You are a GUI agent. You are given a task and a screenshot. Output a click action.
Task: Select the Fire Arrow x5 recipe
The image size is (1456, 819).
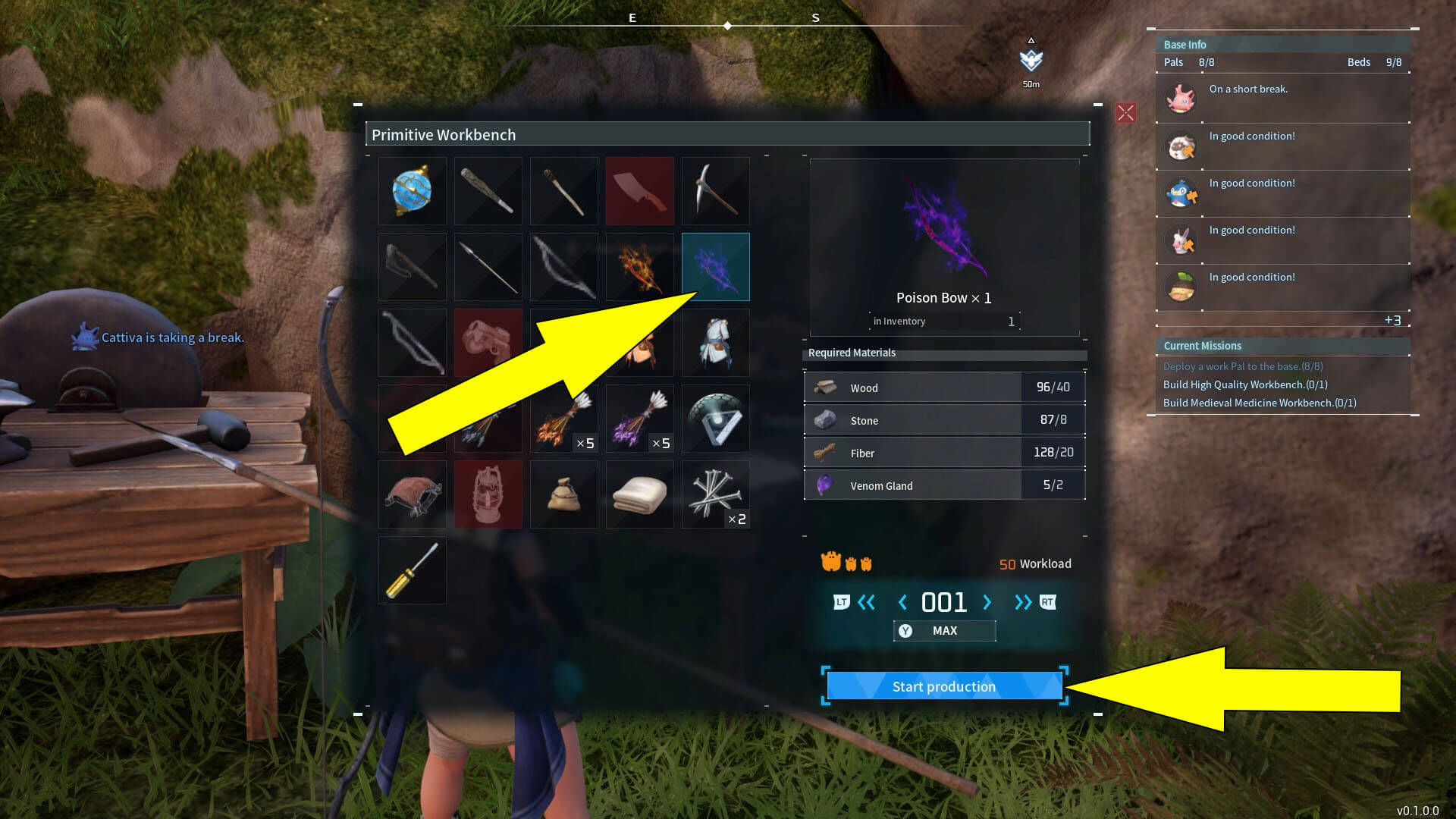563,419
